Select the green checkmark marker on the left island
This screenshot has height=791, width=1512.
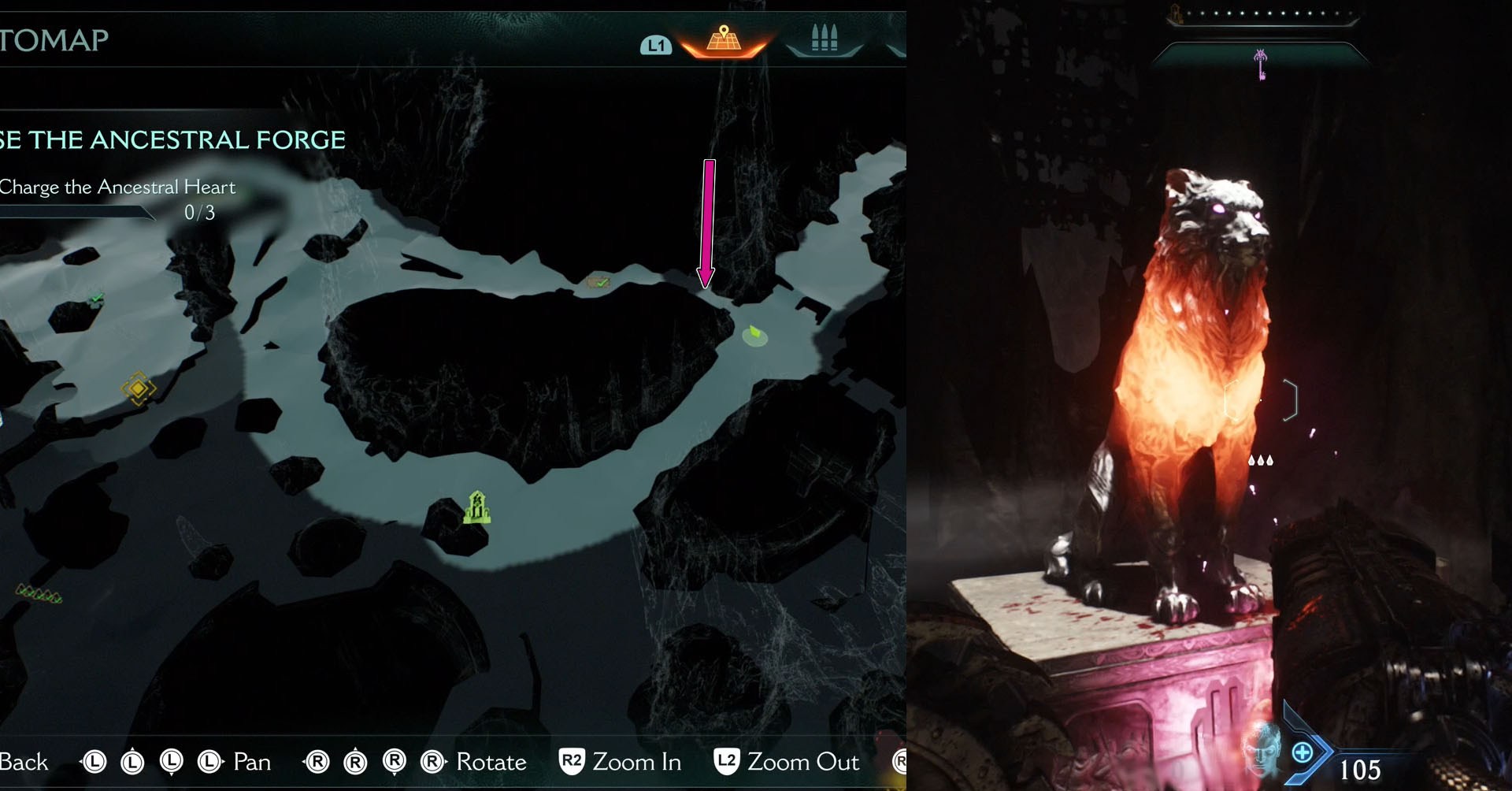point(94,298)
